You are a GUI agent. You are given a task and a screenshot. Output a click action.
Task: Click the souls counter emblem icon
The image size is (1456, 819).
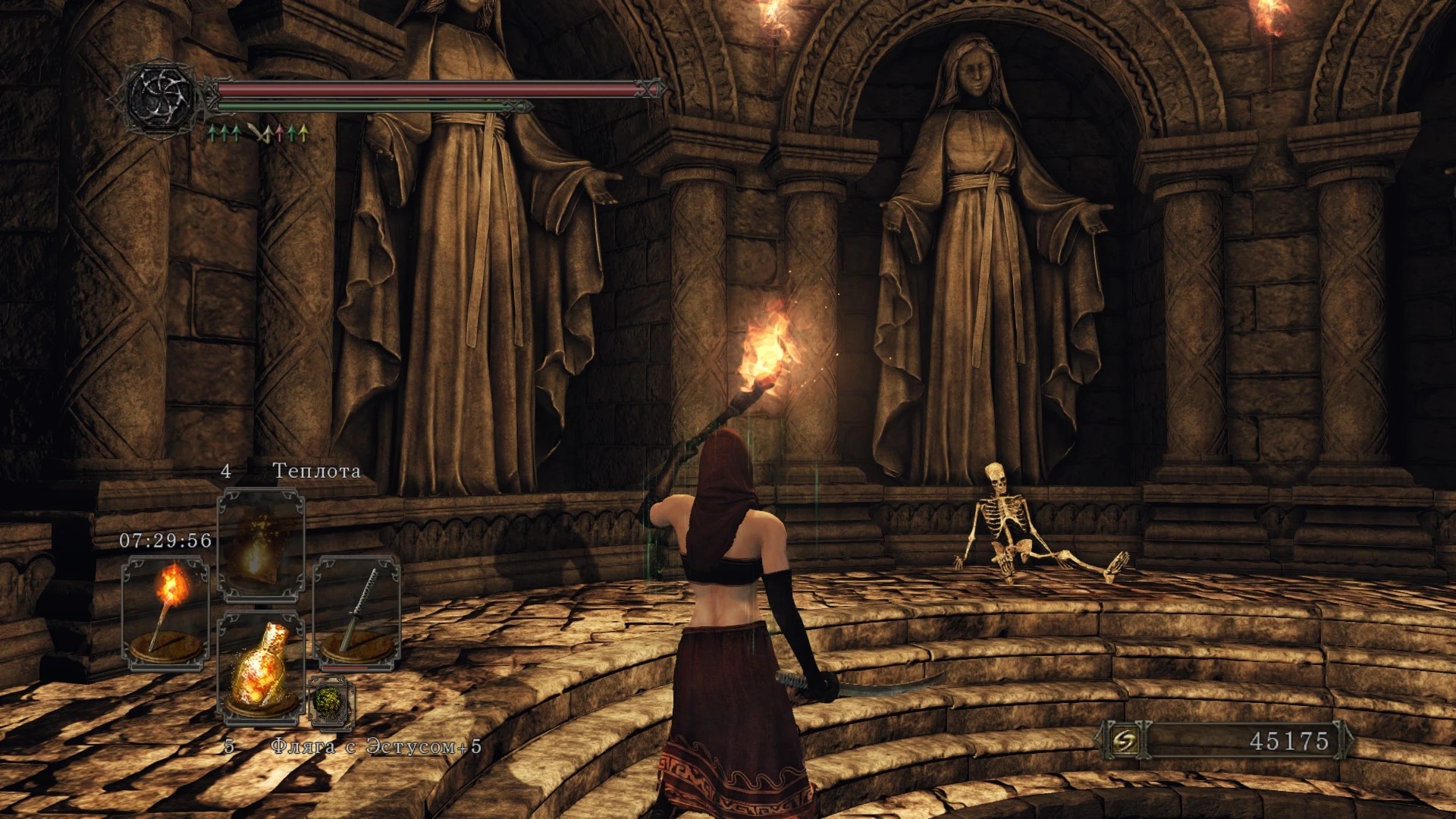[1125, 741]
